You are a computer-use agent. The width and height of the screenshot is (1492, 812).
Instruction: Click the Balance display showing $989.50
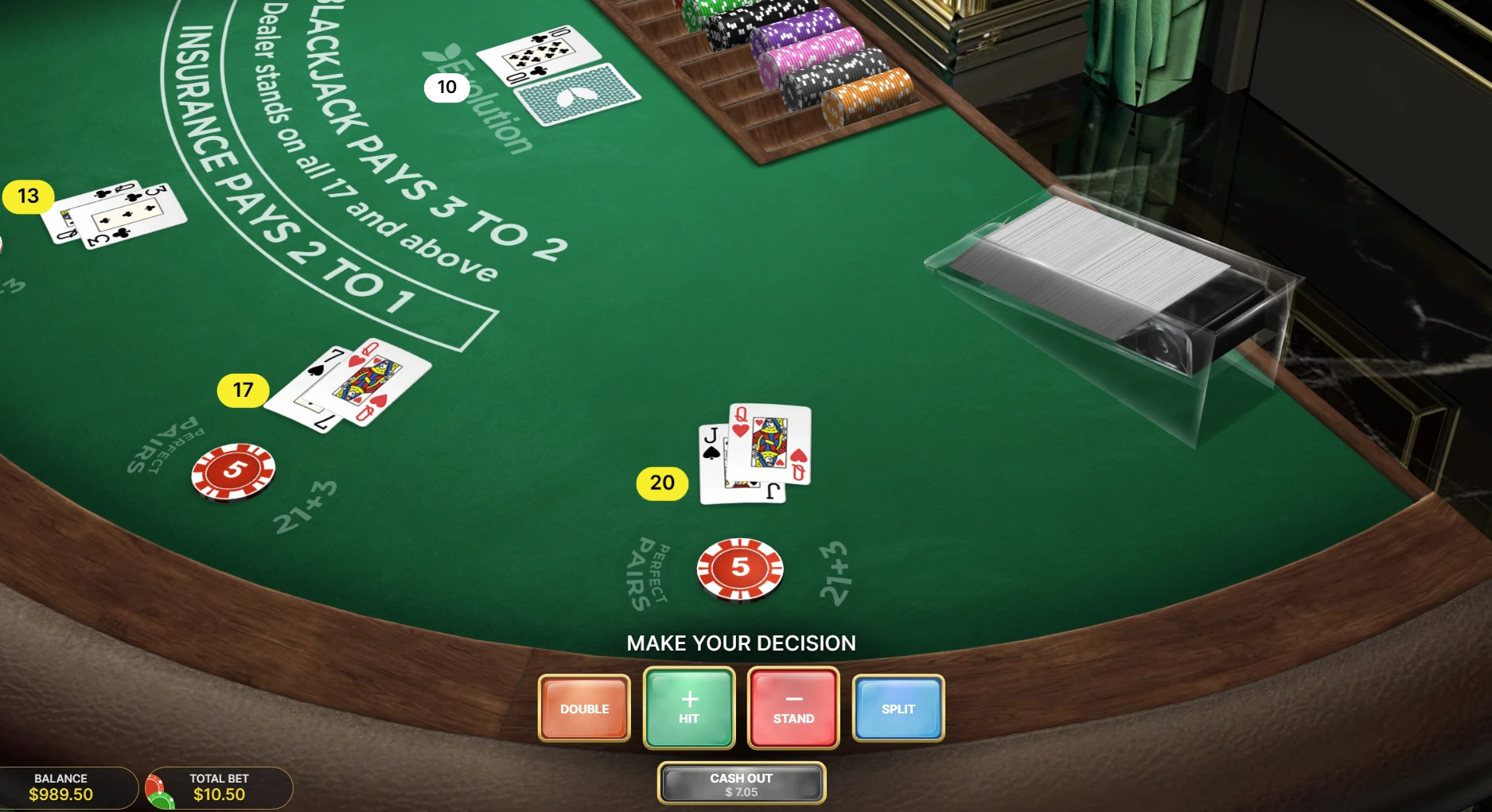coord(60,787)
